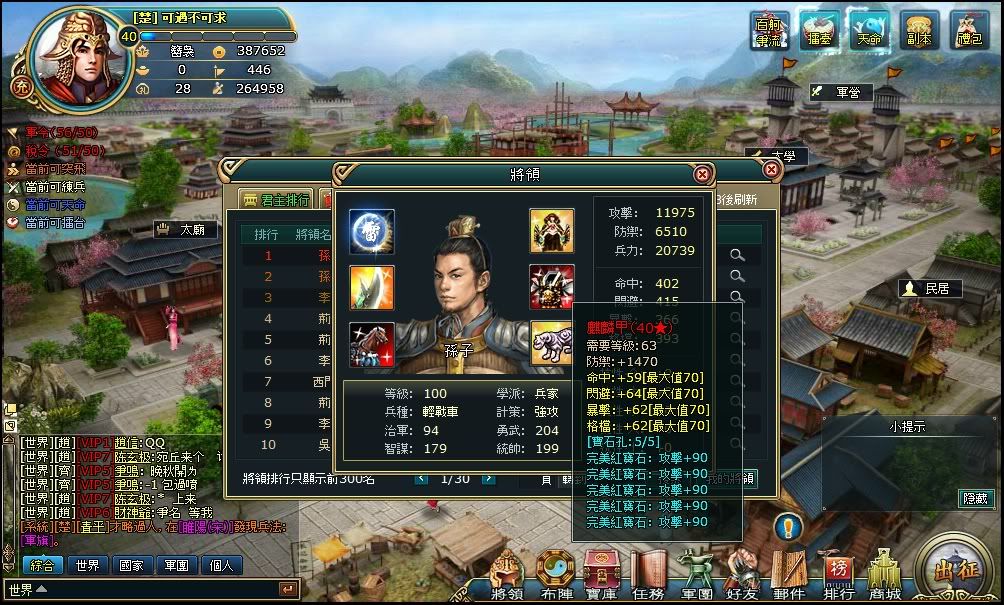Switch chat to the 個人 tab
The image size is (1004, 605).
pyautogui.click(x=220, y=565)
